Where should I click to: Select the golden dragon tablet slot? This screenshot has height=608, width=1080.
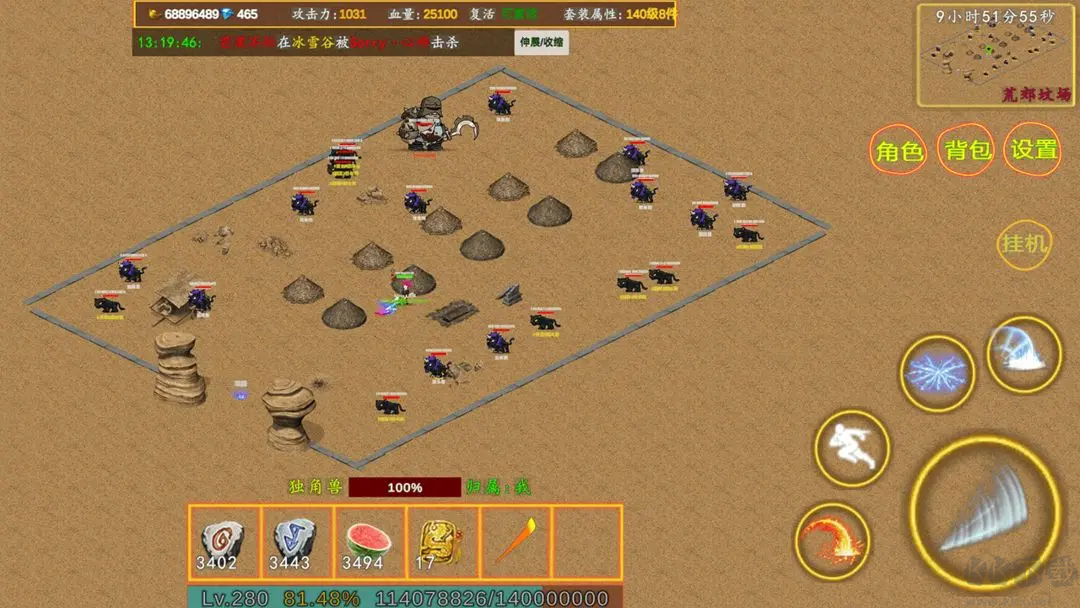pos(442,541)
